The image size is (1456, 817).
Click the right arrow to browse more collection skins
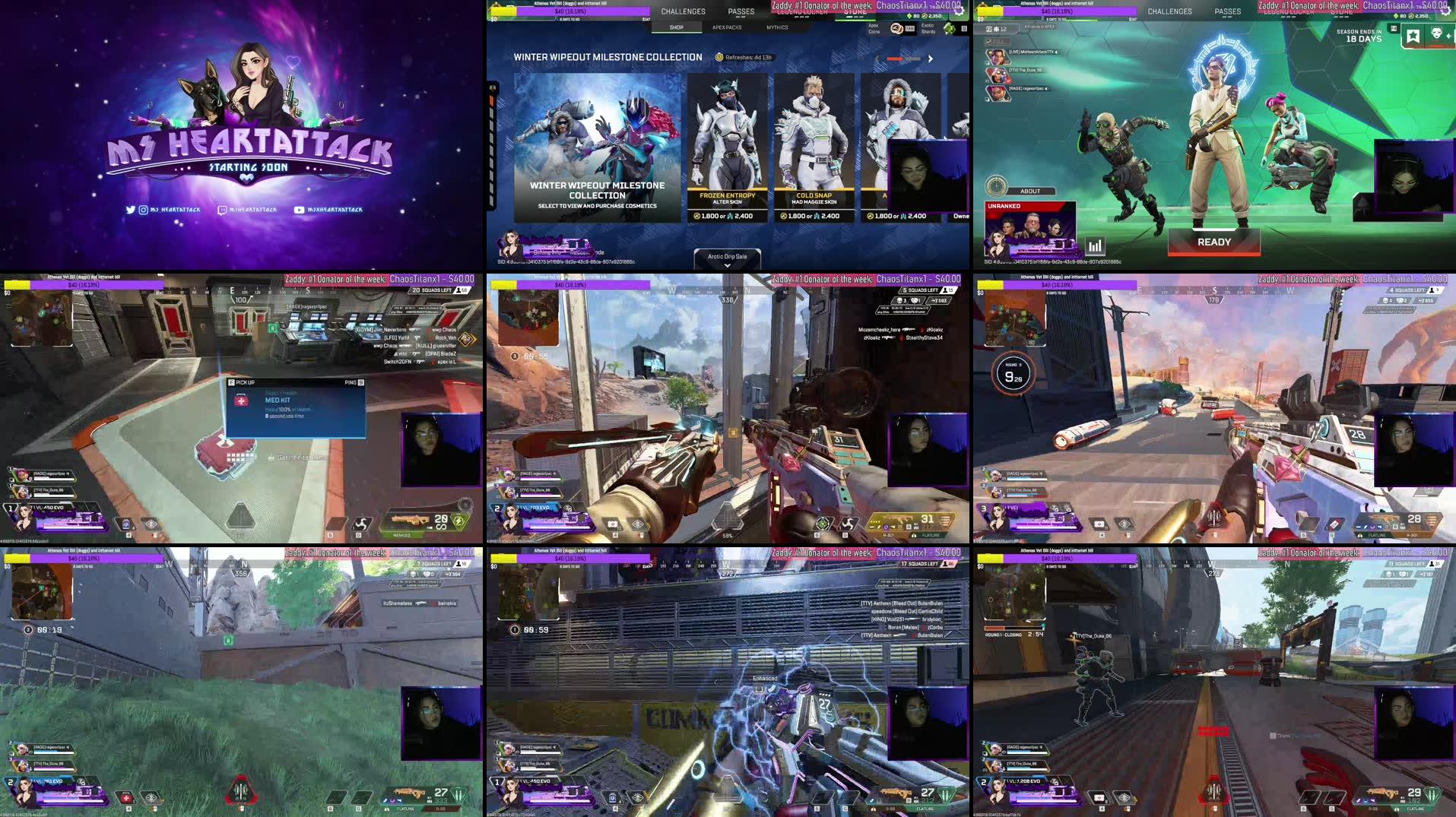(x=931, y=59)
